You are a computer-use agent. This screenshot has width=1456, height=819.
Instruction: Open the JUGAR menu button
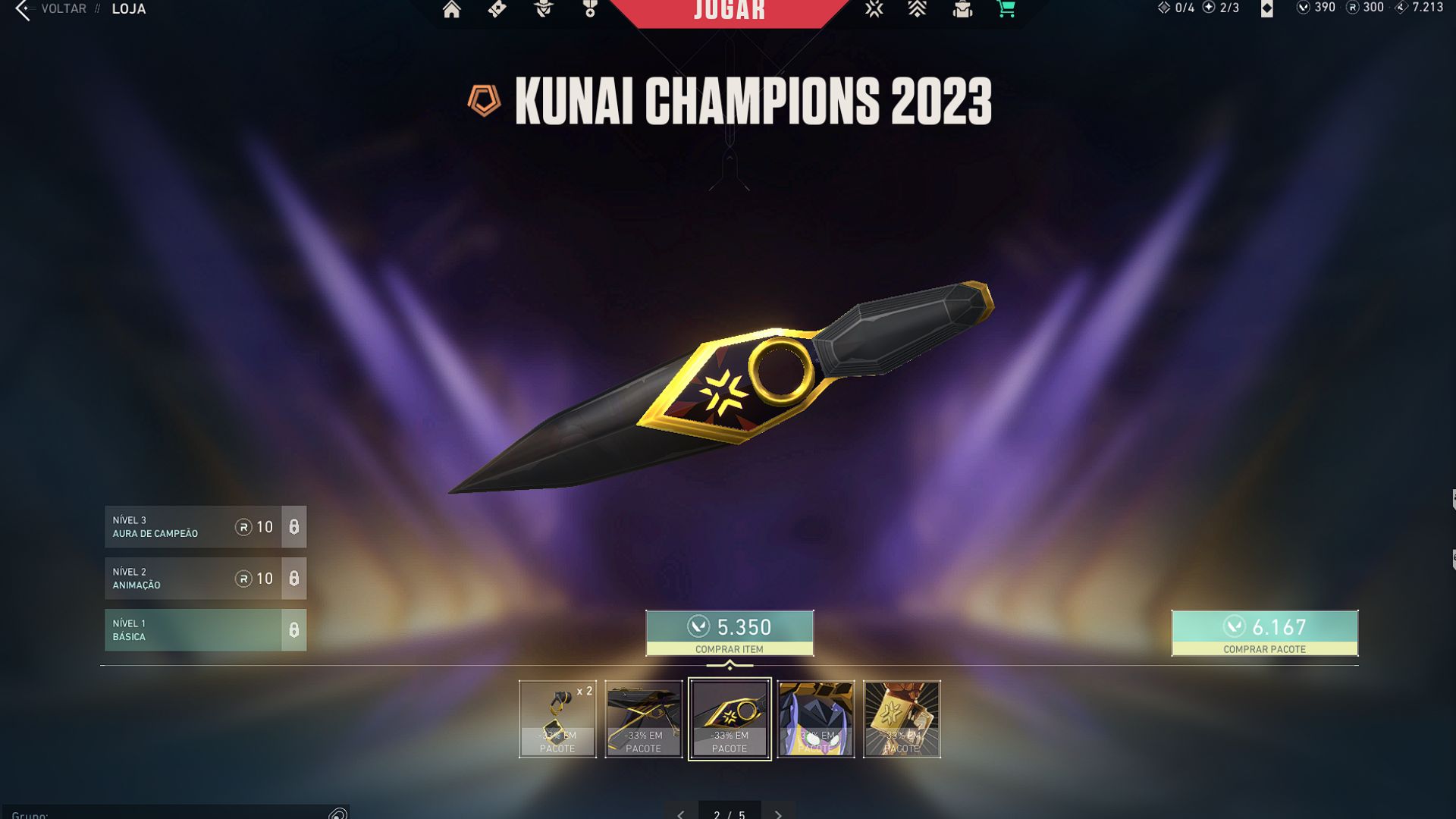tap(728, 11)
